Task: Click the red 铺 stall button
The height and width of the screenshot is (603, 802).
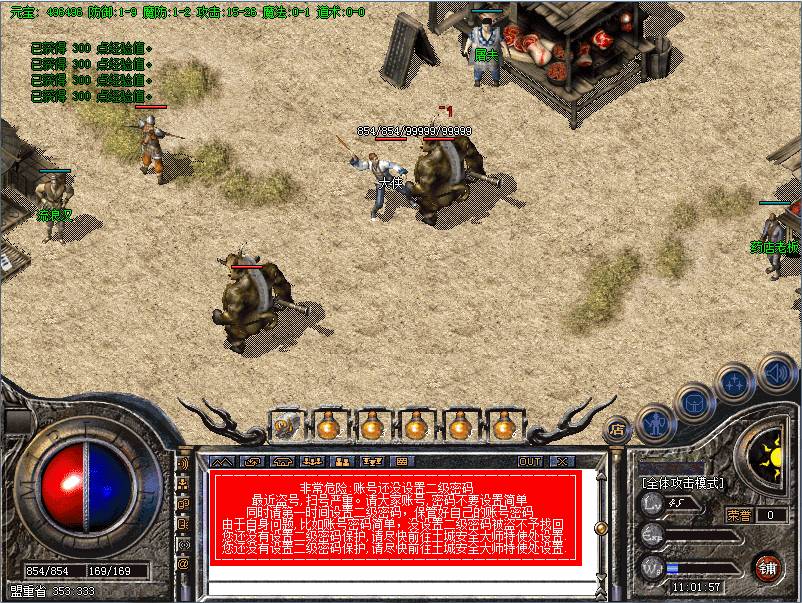Action: (768, 567)
